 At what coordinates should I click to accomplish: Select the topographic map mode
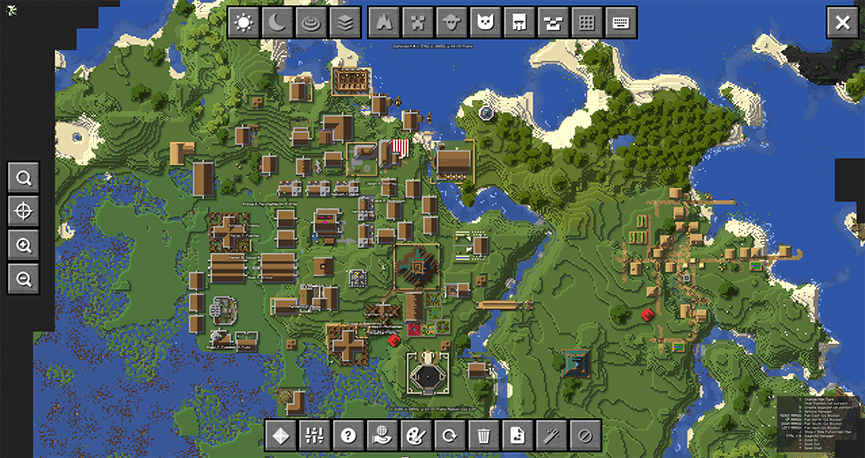pyautogui.click(x=311, y=23)
